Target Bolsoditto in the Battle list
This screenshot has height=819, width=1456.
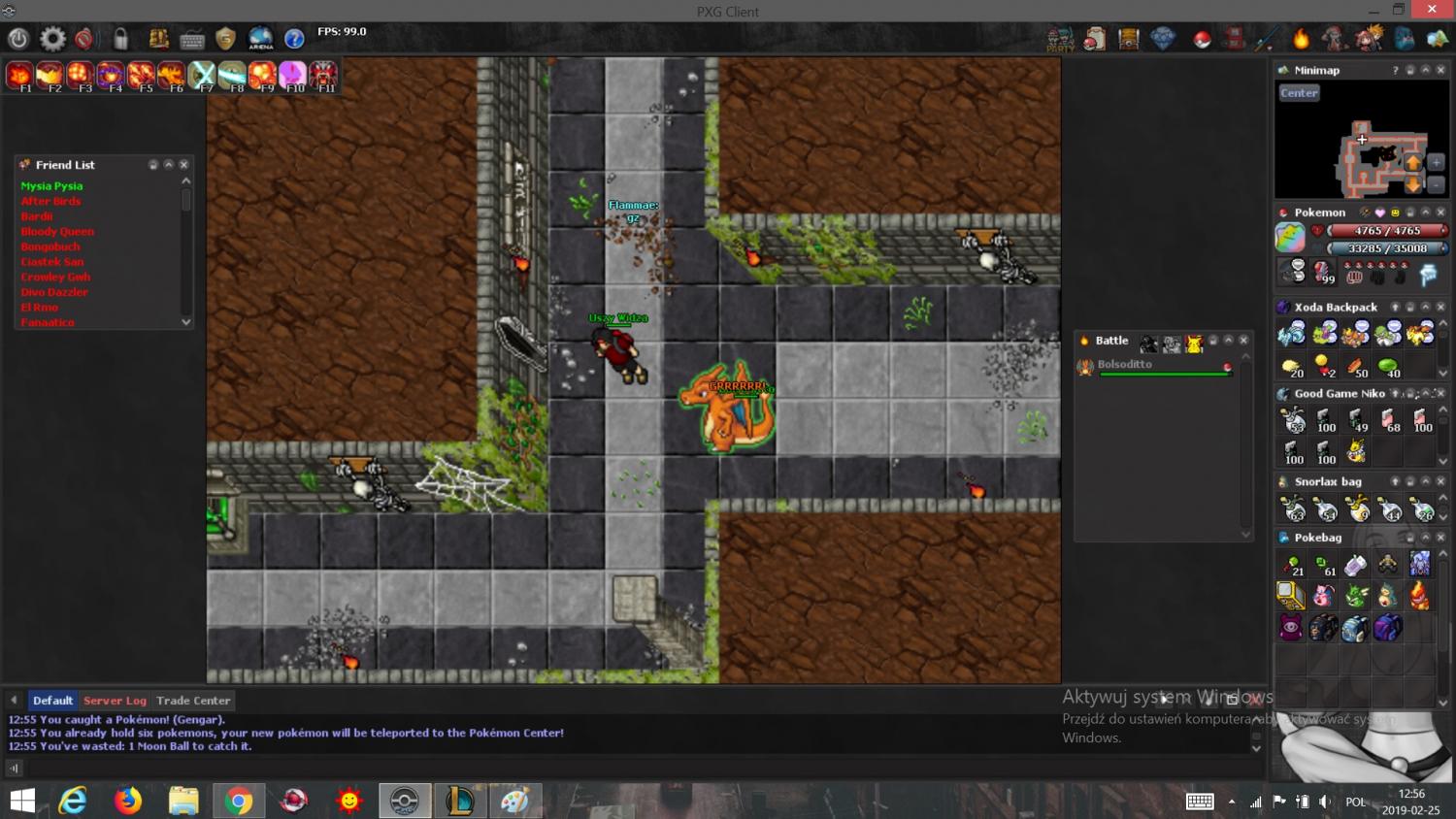(1124, 365)
